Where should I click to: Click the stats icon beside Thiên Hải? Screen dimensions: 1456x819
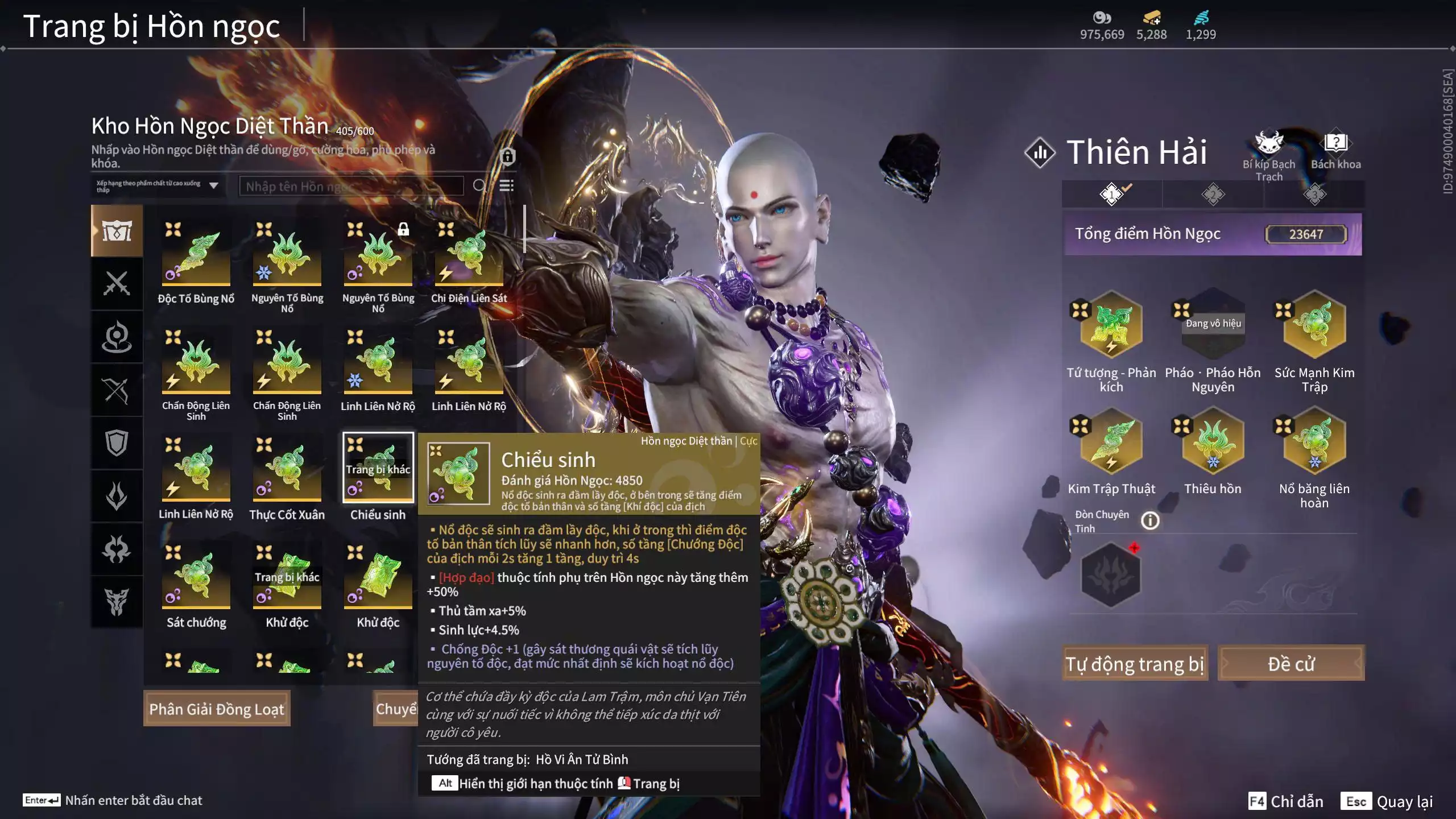tap(1040, 152)
